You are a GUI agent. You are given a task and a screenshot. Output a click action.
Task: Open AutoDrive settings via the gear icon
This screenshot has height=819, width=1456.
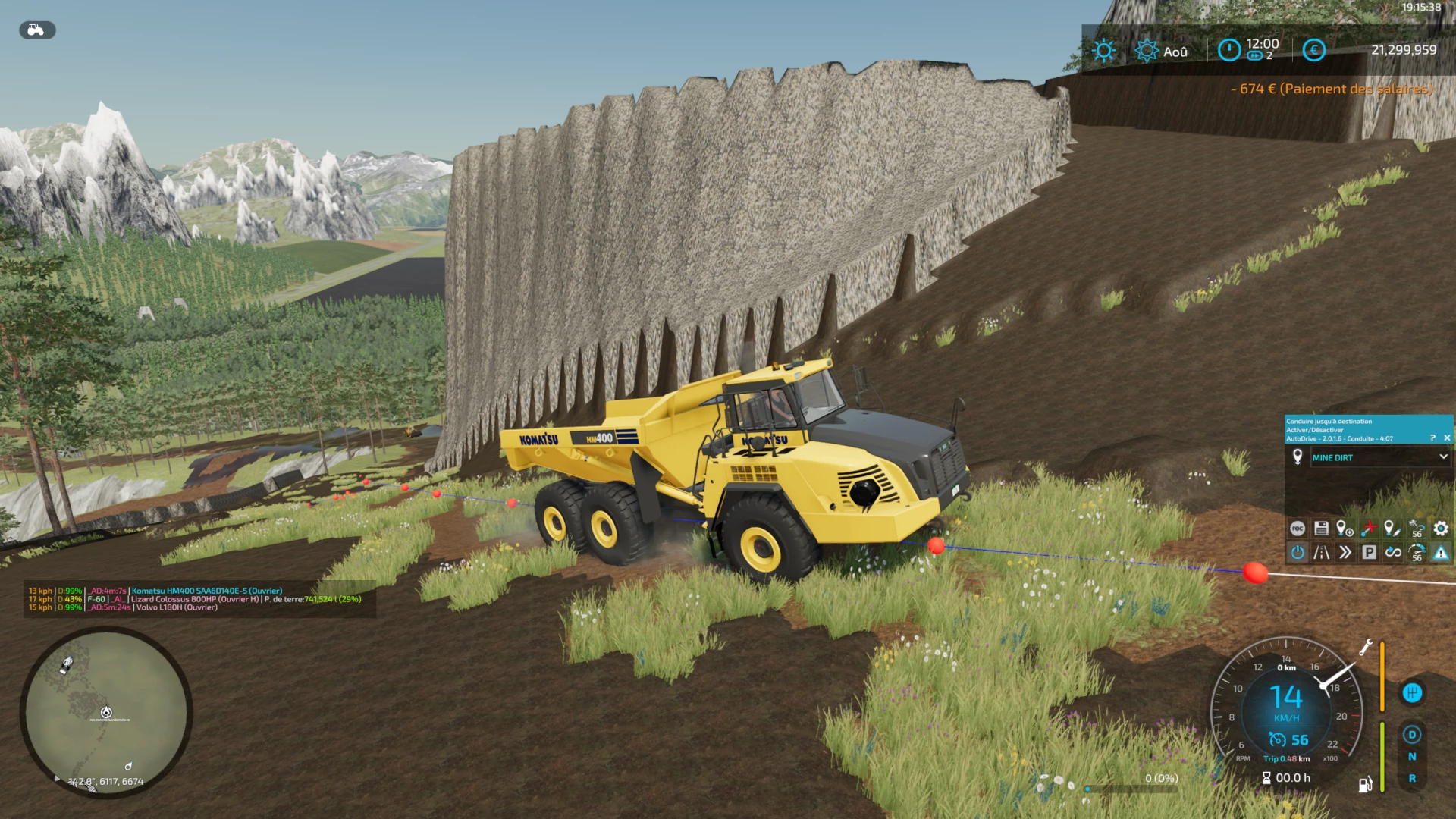click(x=1441, y=529)
